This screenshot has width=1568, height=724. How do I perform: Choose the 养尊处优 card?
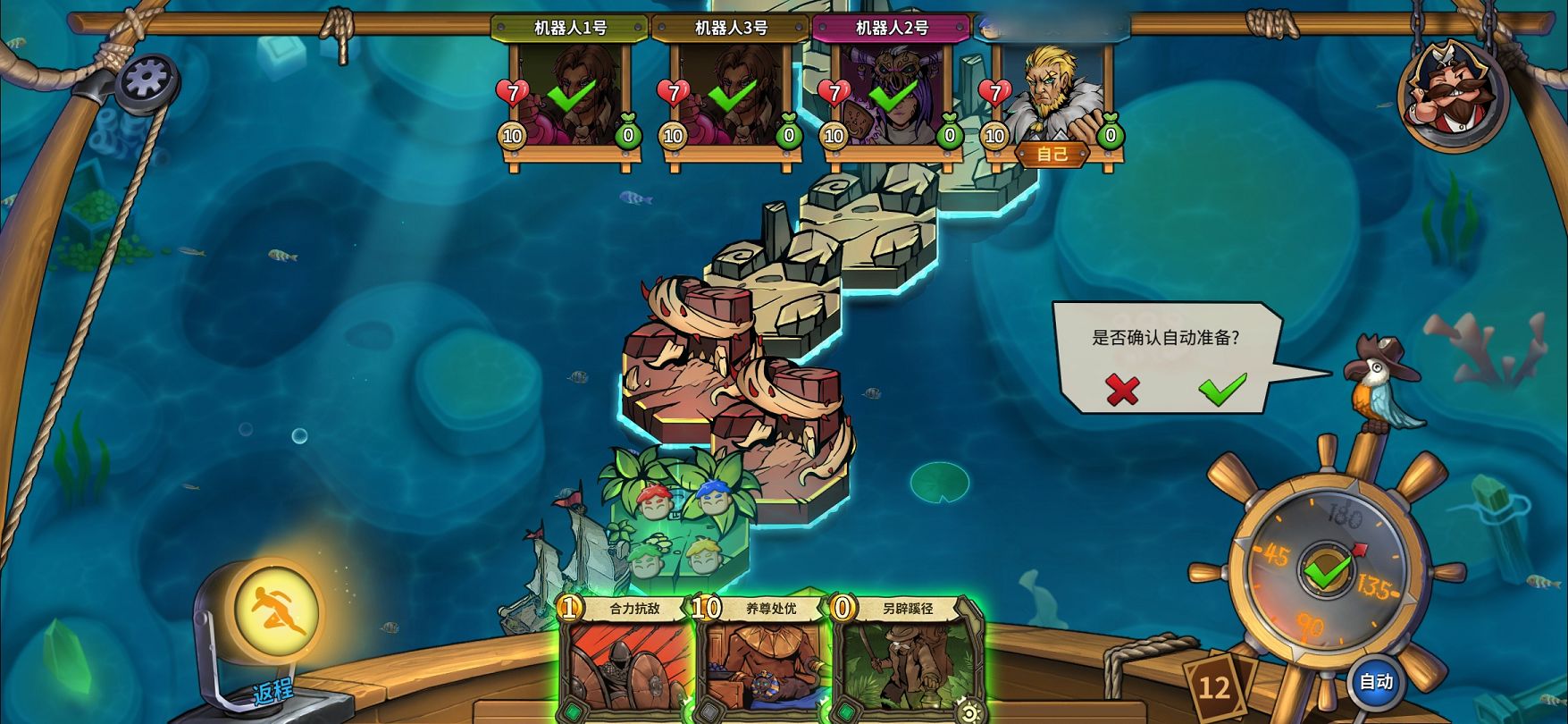765,661
